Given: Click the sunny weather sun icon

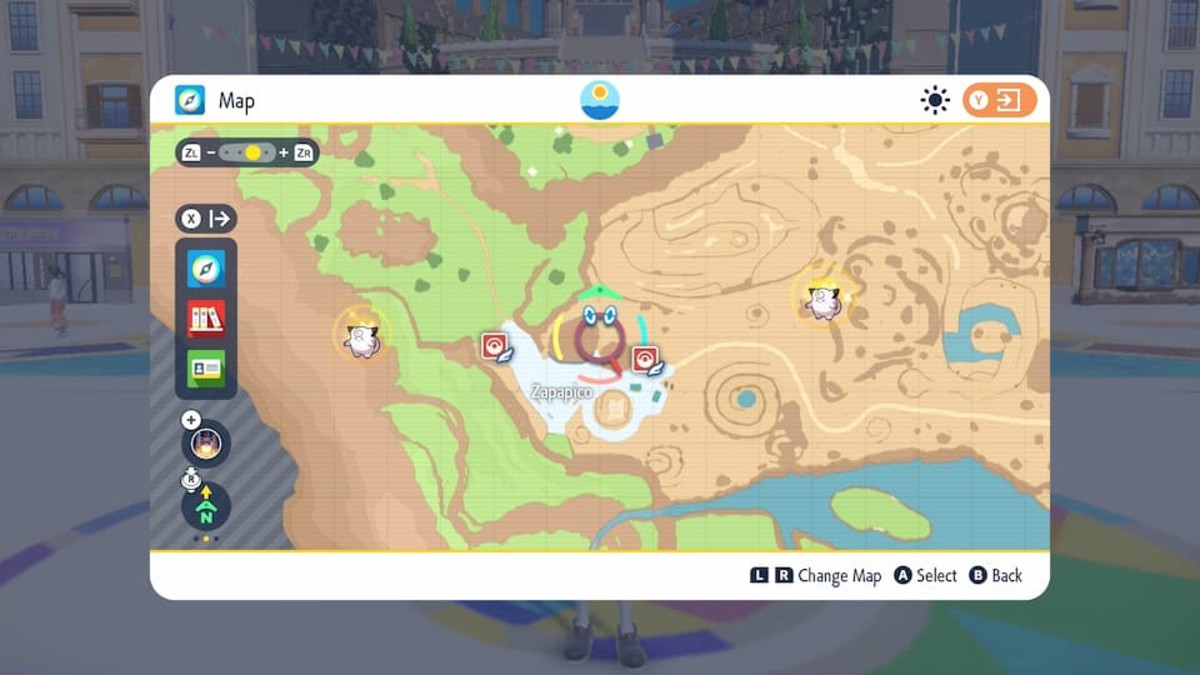Looking at the screenshot, I should coord(935,100).
